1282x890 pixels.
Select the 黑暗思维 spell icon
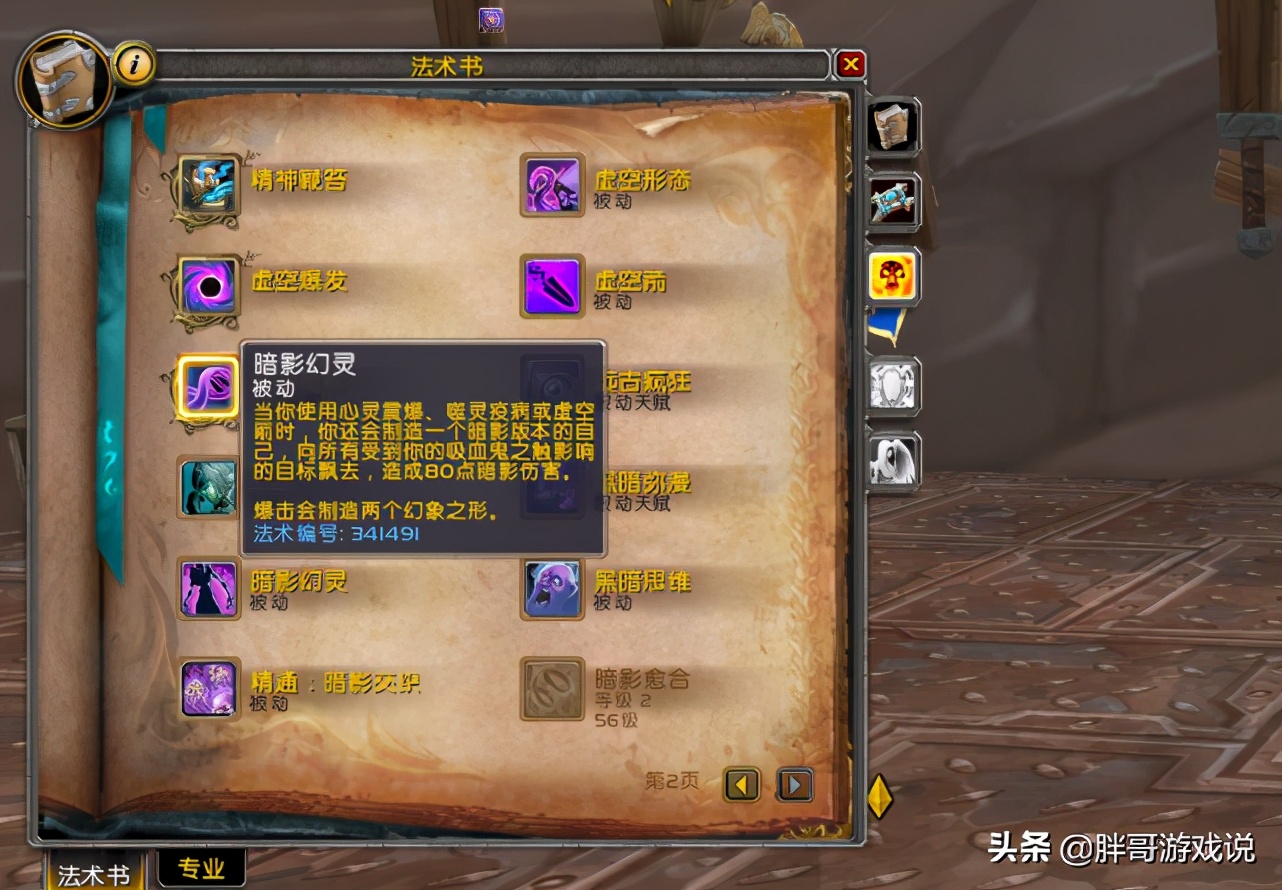click(551, 589)
